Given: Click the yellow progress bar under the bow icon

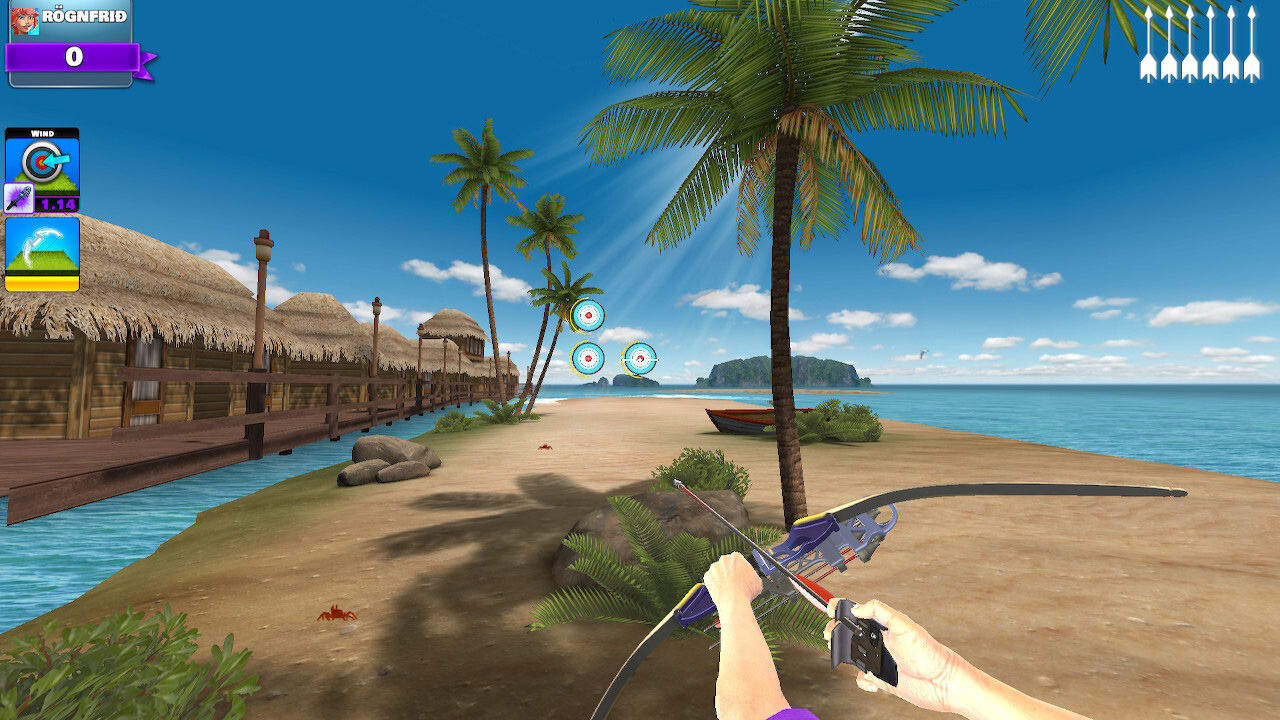Looking at the screenshot, I should tap(42, 283).
